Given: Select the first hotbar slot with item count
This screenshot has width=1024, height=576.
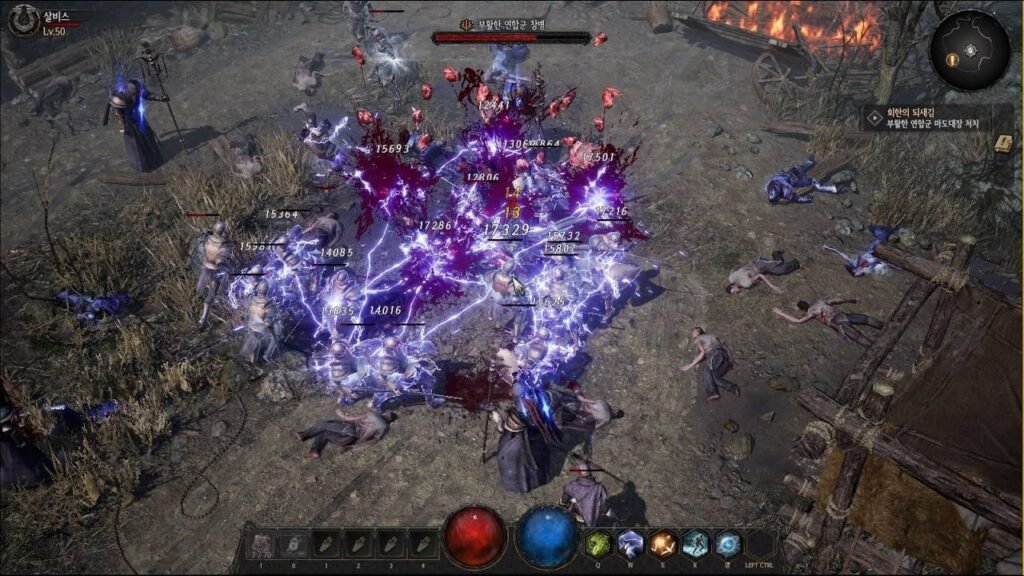Looking at the screenshot, I should pos(260,545).
